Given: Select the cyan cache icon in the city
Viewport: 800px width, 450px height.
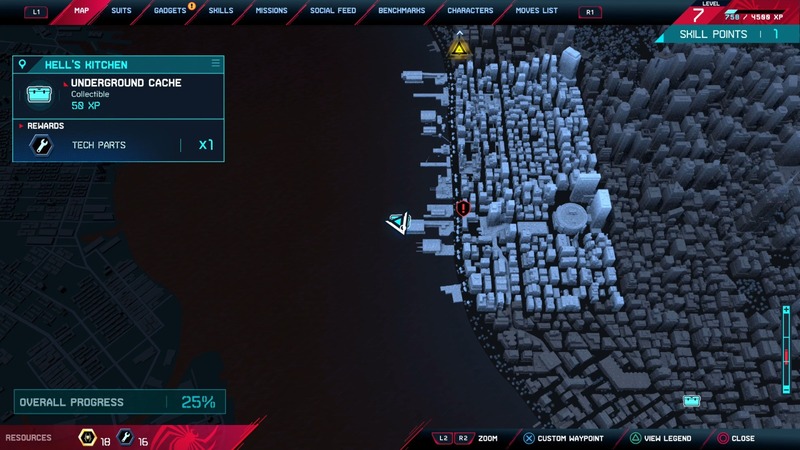Looking at the screenshot, I should 691,400.
